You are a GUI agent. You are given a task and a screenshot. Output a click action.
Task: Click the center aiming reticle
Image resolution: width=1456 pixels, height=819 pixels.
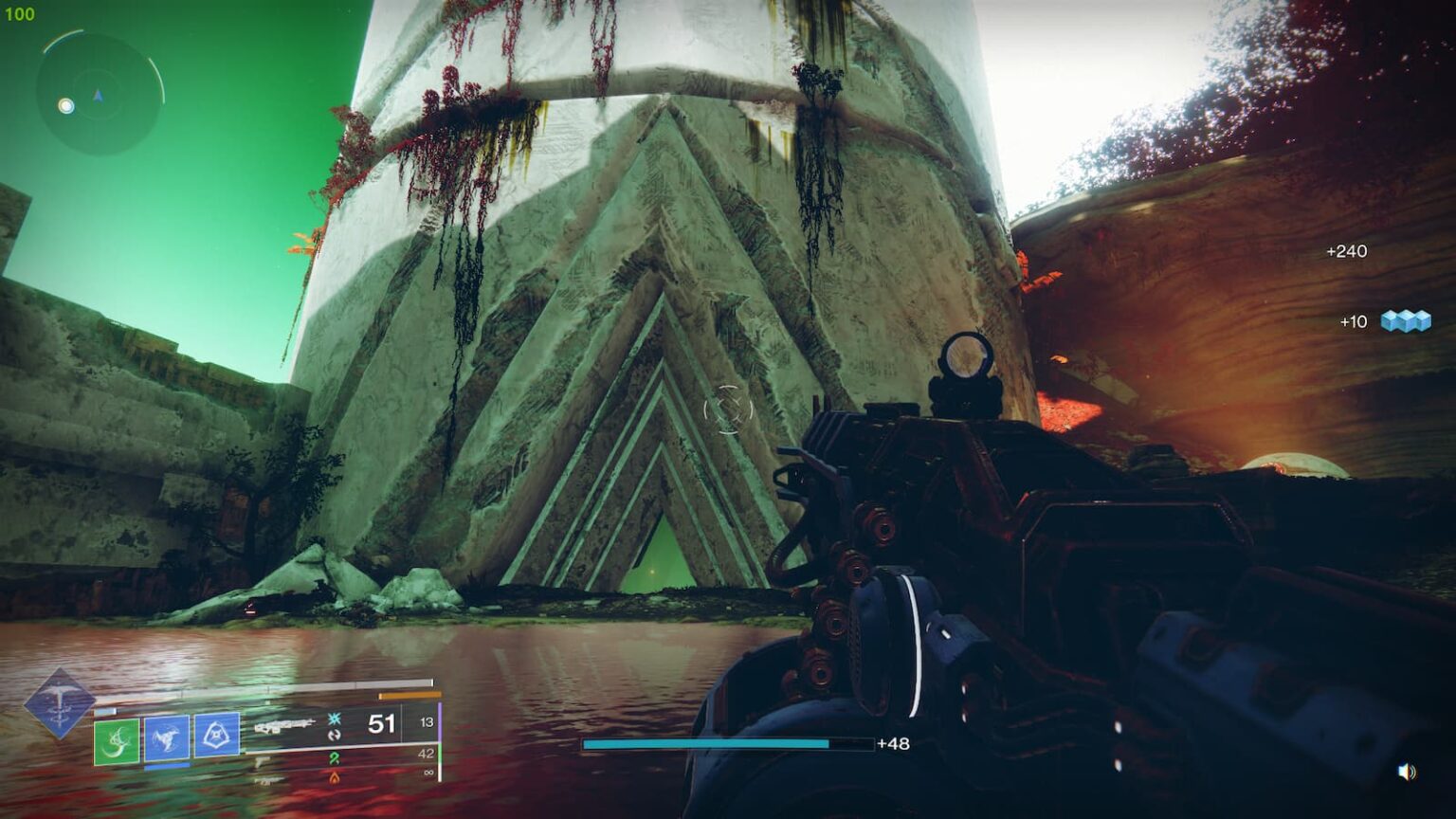[x=727, y=411]
